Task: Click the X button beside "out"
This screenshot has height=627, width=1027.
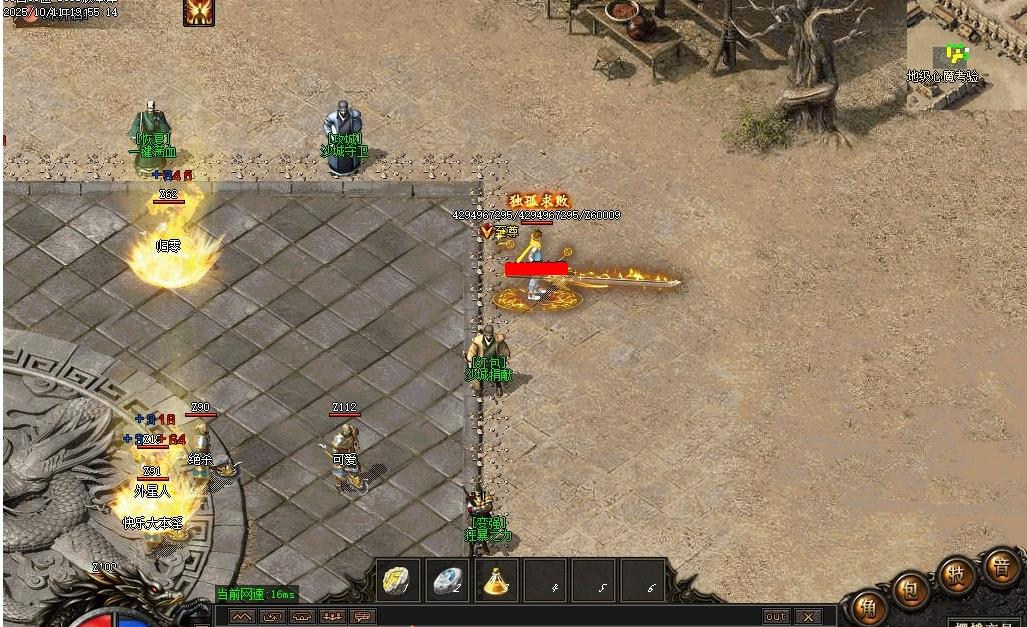Action: point(808,617)
